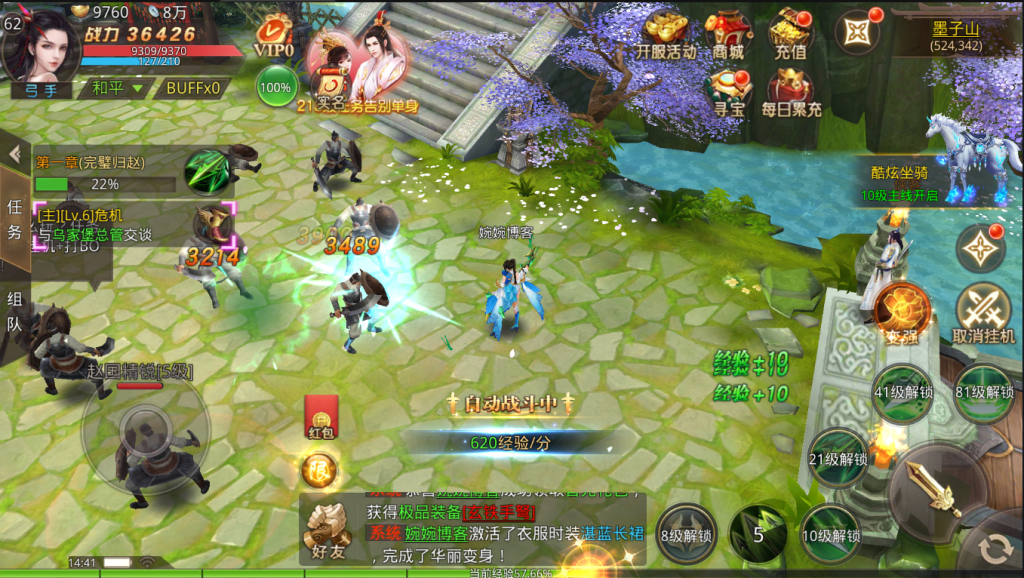
Task: Open the 墨子山 map location panel
Action: [955, 36]
